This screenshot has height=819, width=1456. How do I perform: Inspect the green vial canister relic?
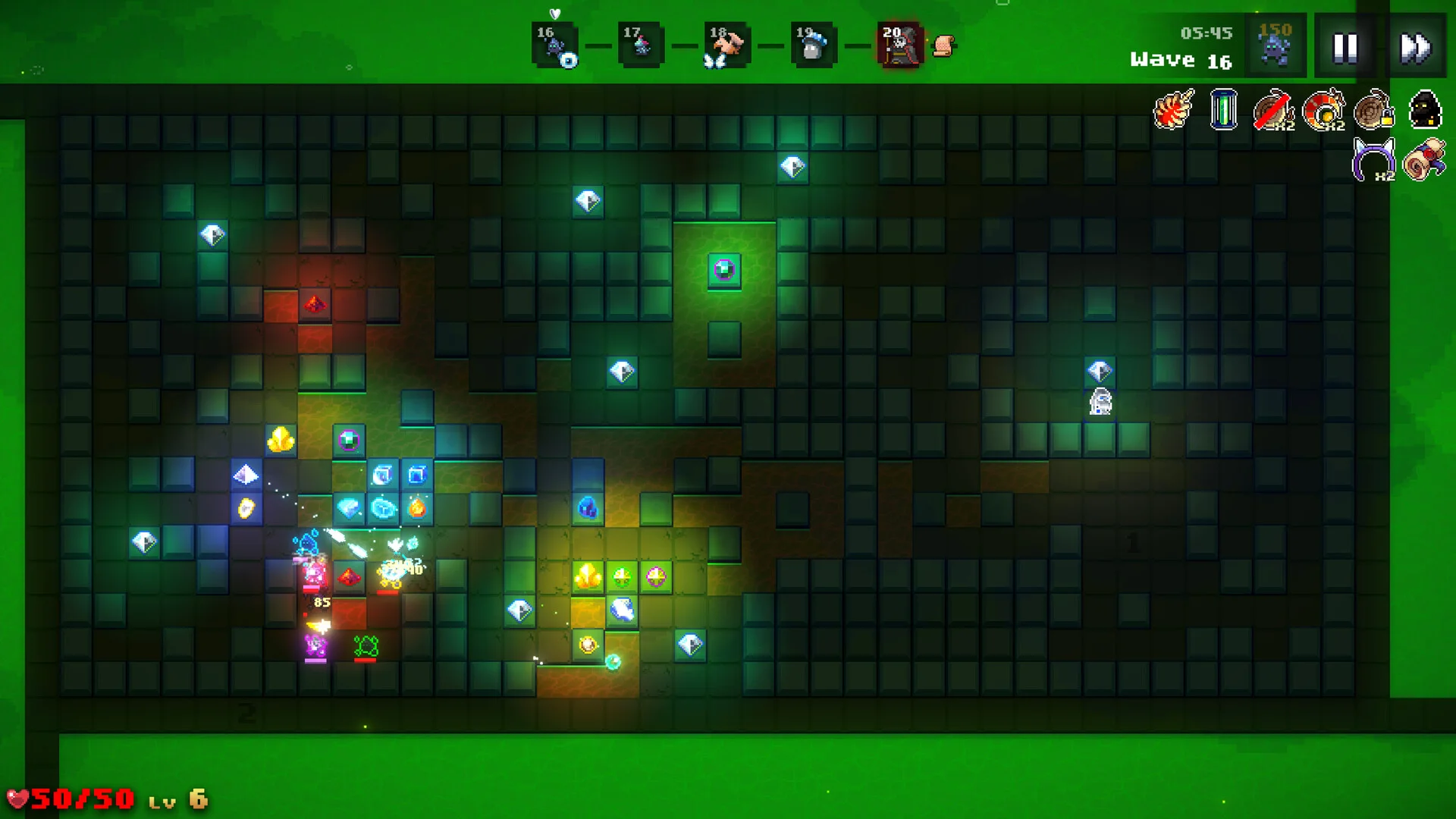[1223, 110]
